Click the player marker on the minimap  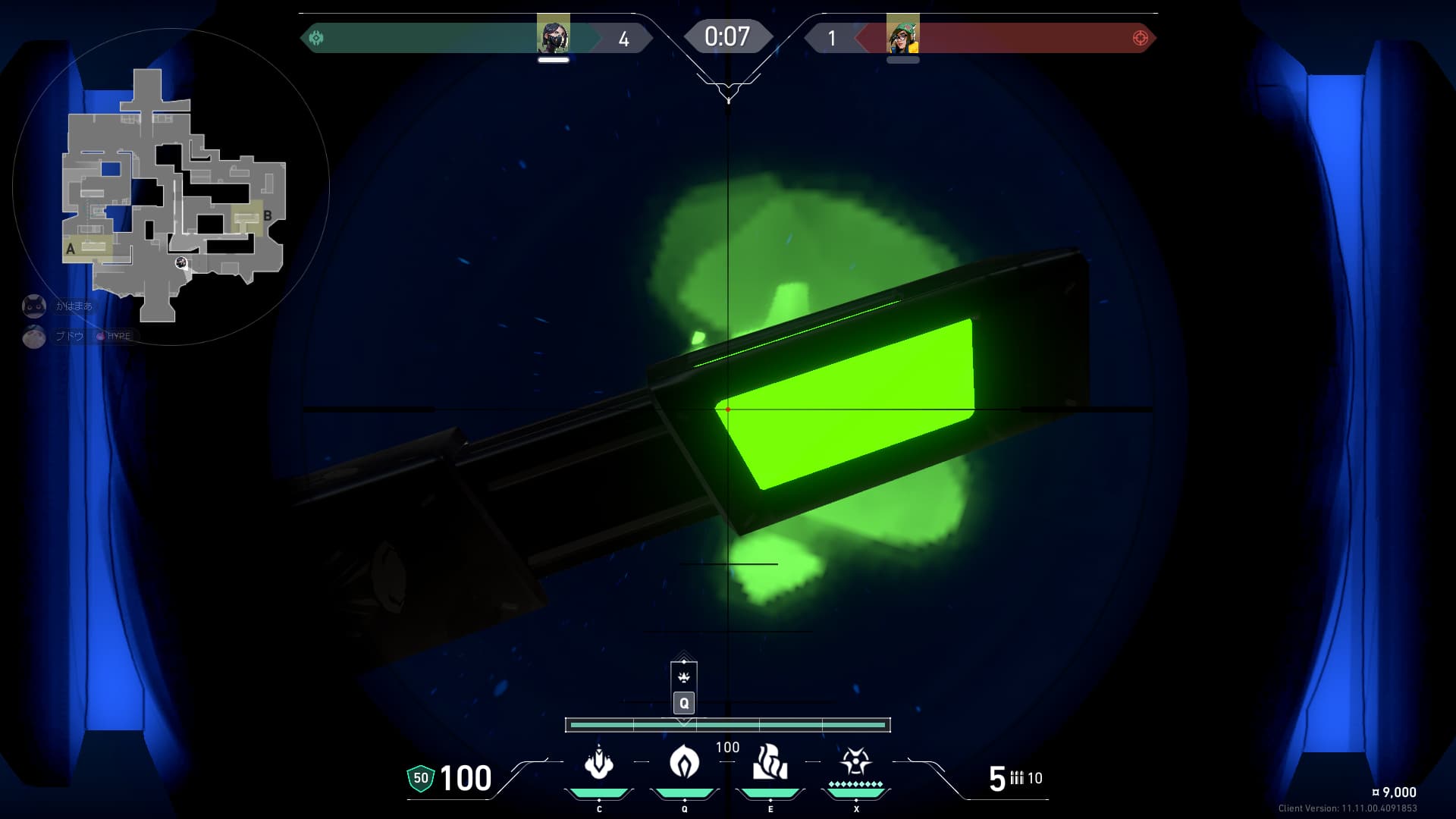(x=181, y=262)
